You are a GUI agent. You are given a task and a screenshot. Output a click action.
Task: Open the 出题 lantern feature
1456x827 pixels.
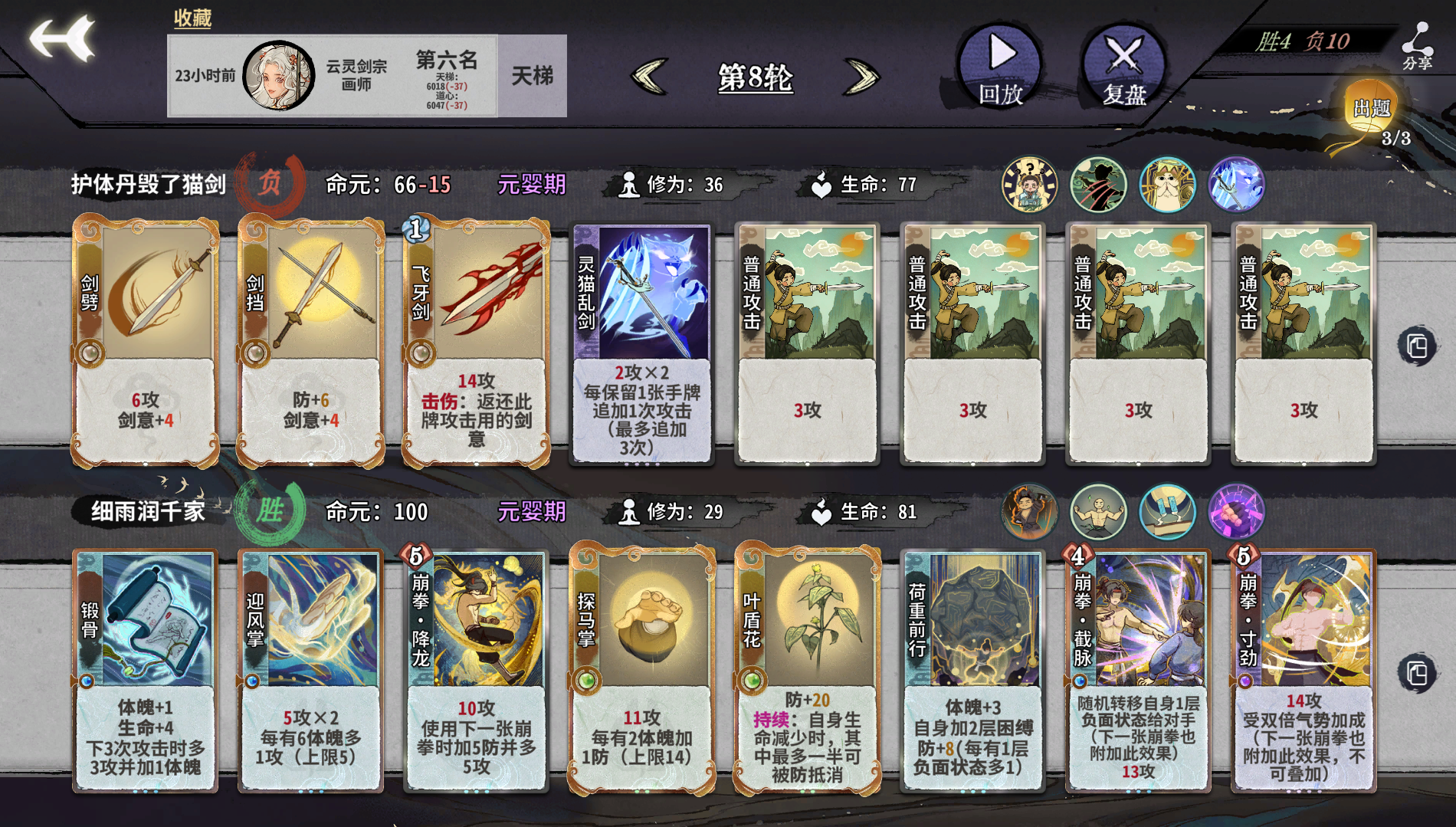point(1372,107)
